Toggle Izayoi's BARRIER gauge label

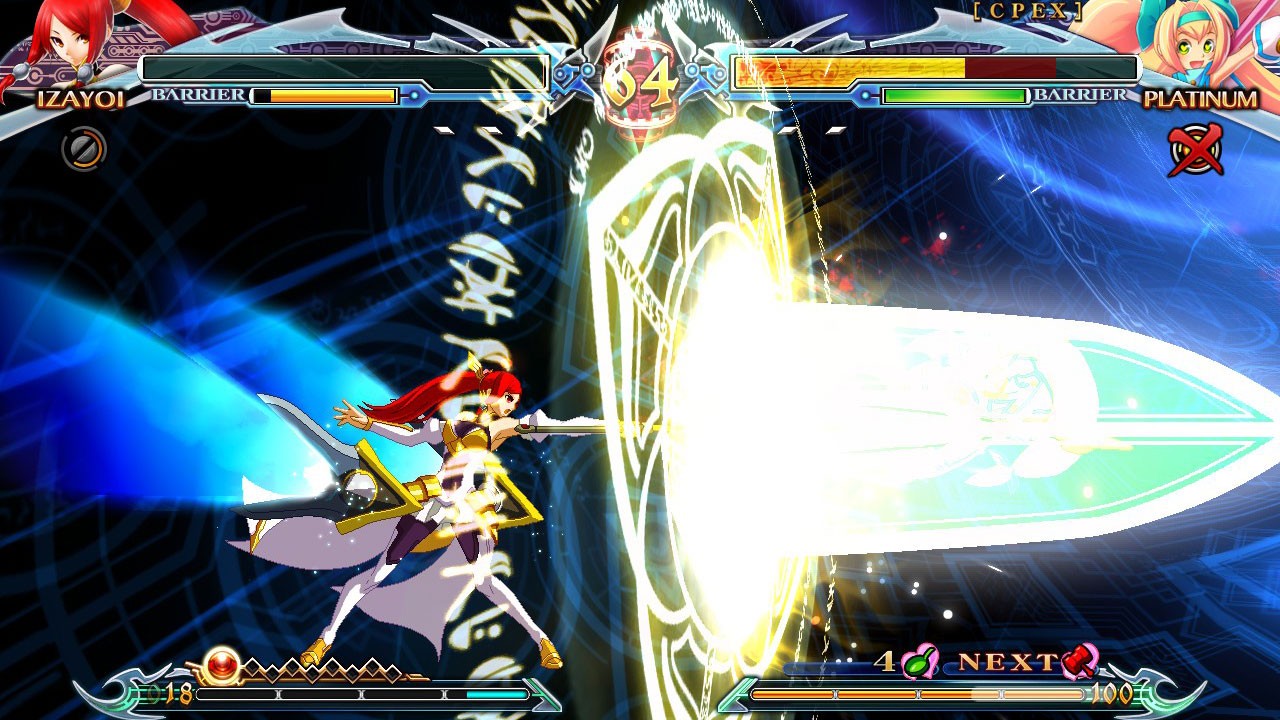click(x=196, y=98)
